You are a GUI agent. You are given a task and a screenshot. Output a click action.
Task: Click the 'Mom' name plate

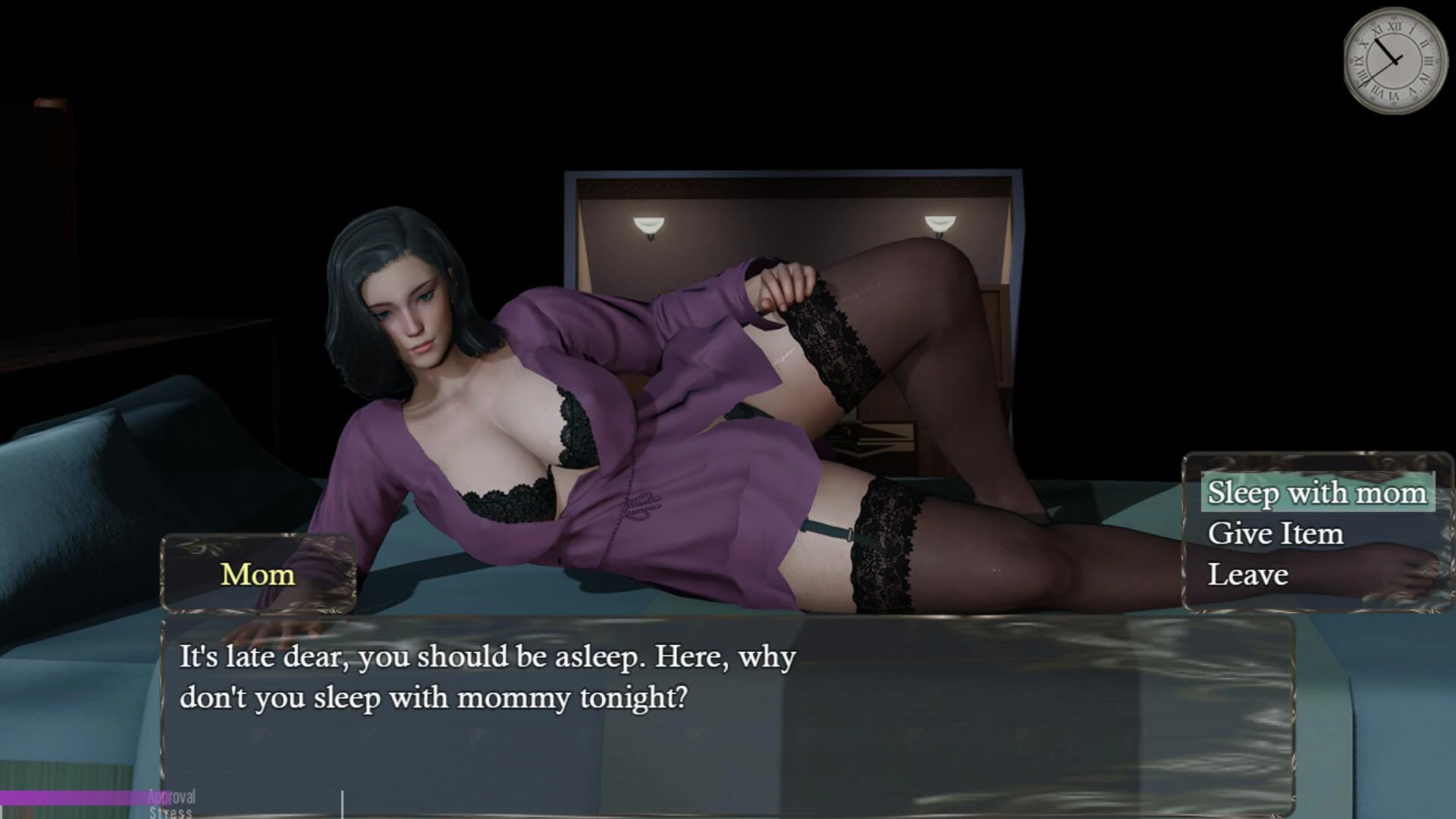point(256,575)
